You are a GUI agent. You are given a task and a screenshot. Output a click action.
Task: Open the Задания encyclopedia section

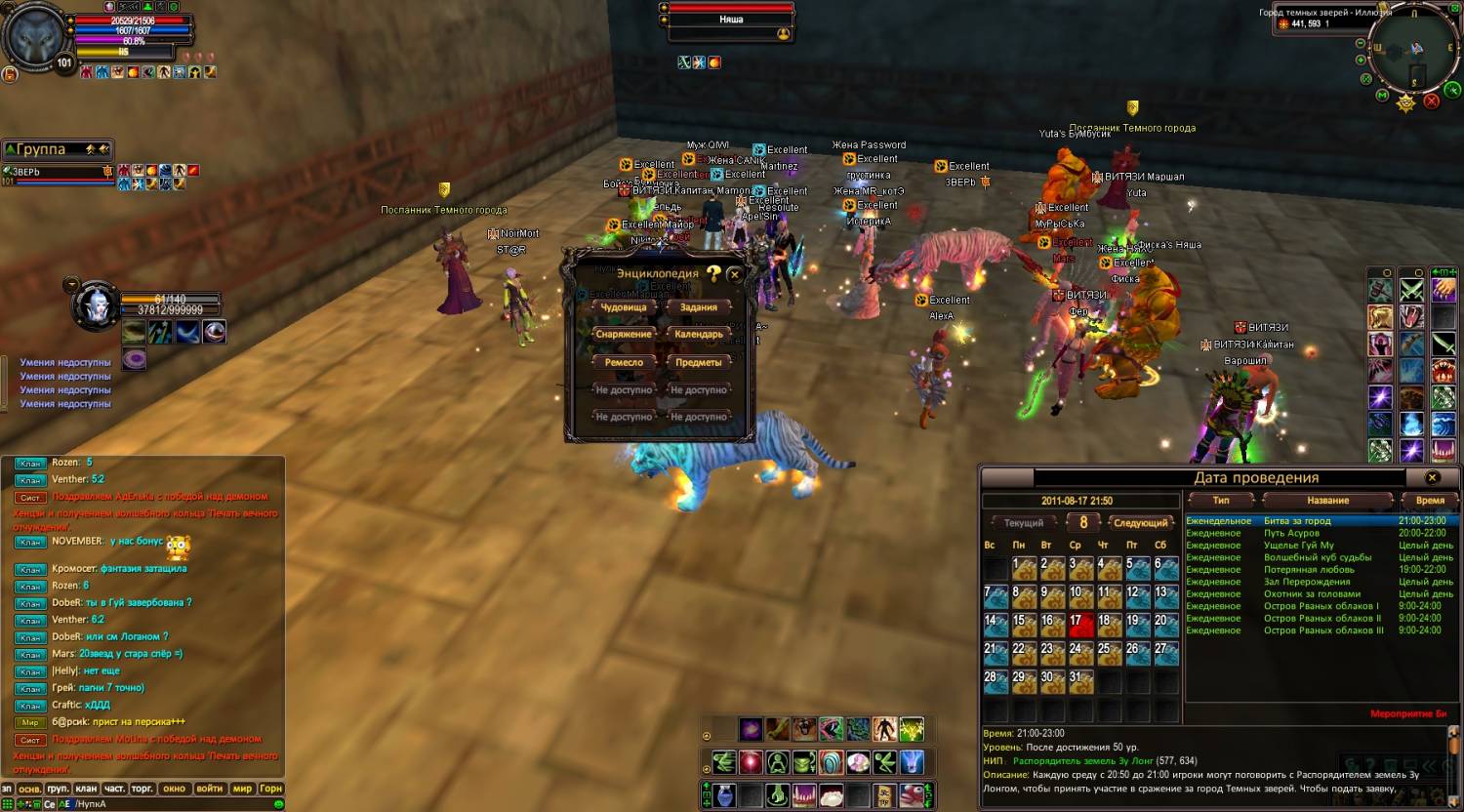click(x=698, y=307)
